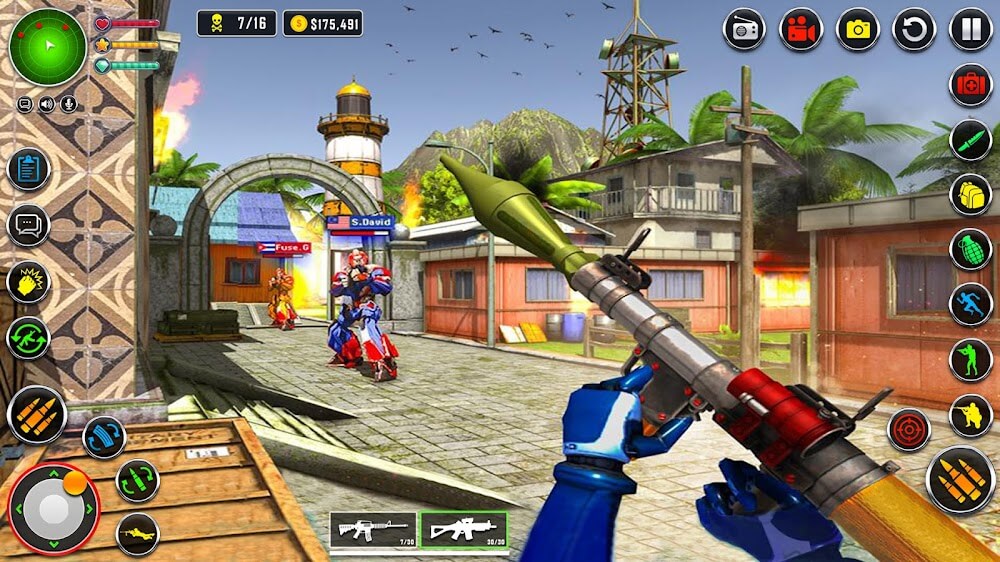1000x562 pixels.
Task: Activate the blue sprint runner icon
Action: click(x=970, y=304)
